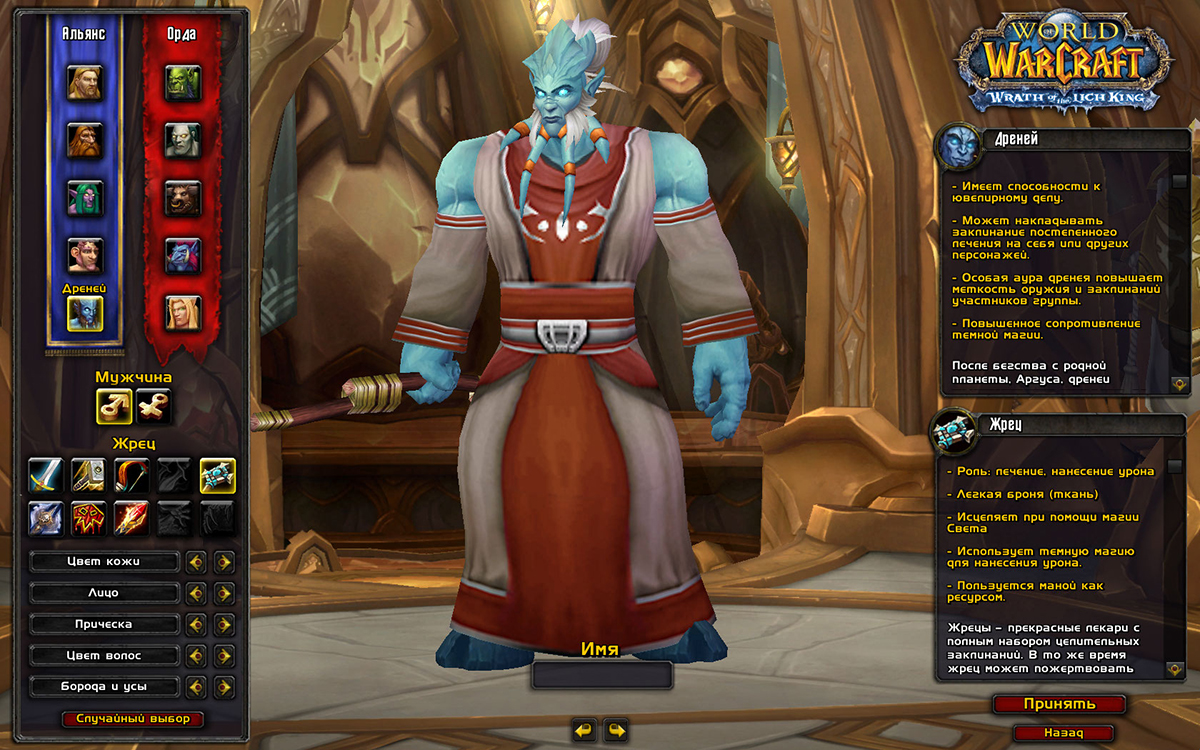This screenshot has width=1200, height=750.
Task: Select the Human race portrait
Action: [84, 82]
